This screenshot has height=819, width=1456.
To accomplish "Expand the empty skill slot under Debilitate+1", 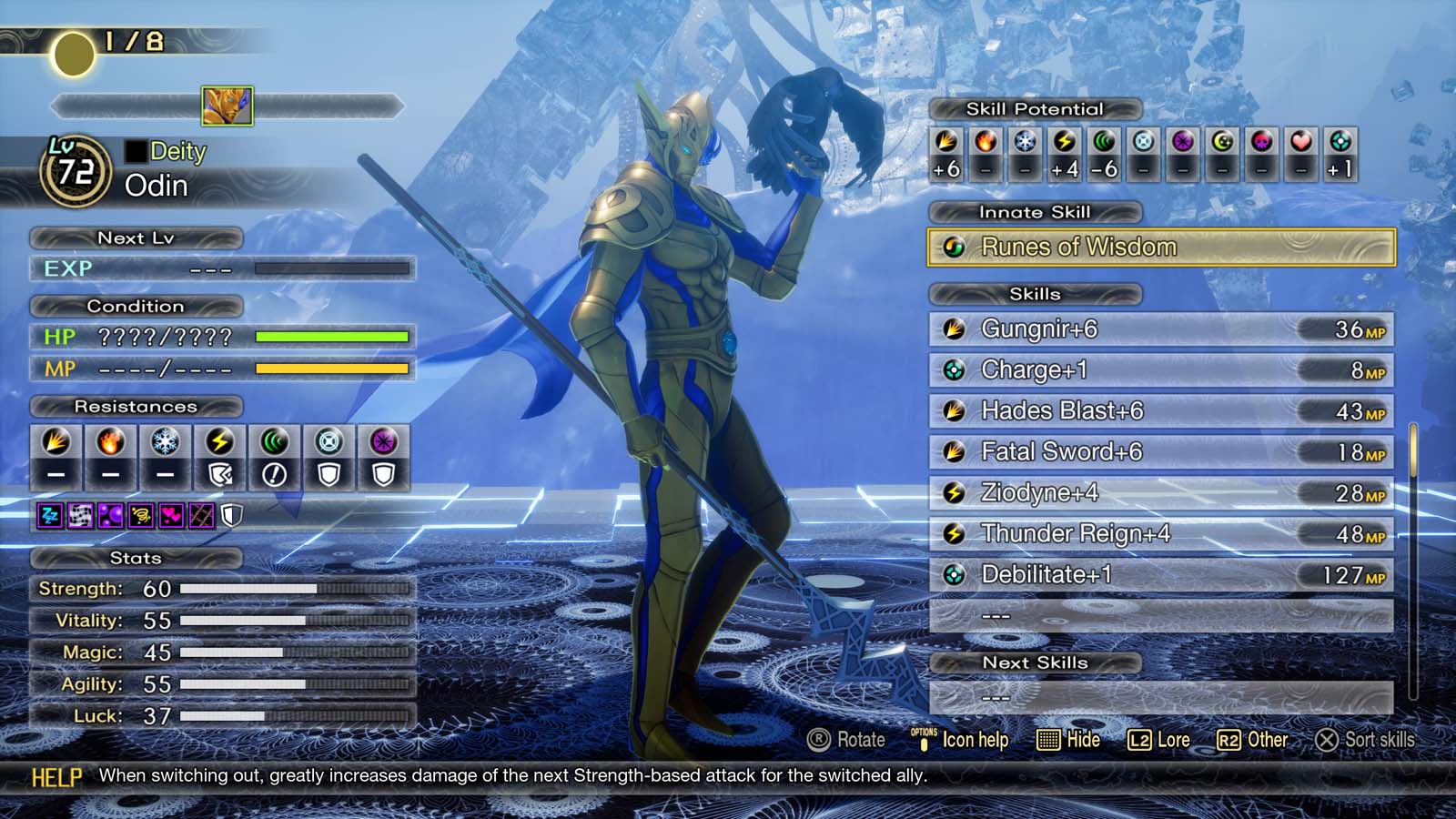I will point(1156,615).
